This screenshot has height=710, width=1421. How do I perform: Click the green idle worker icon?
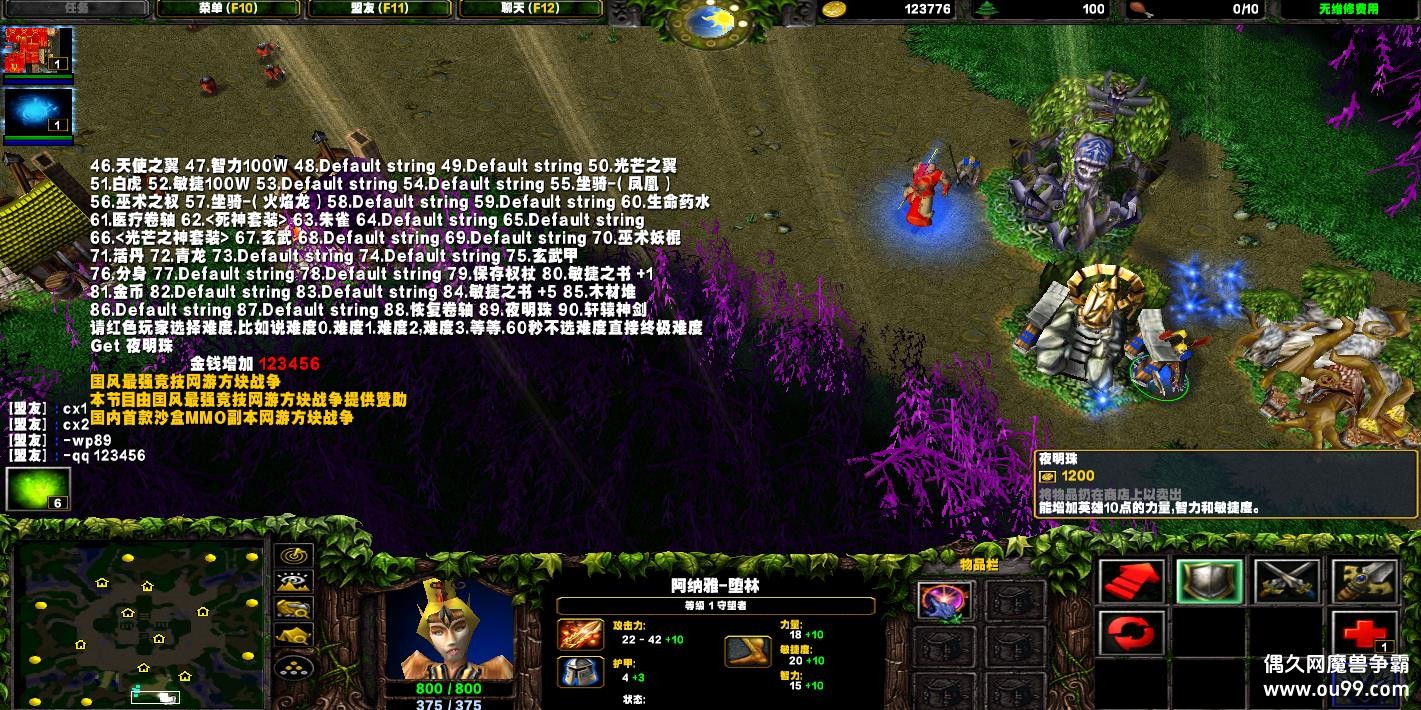pos(38,489)
